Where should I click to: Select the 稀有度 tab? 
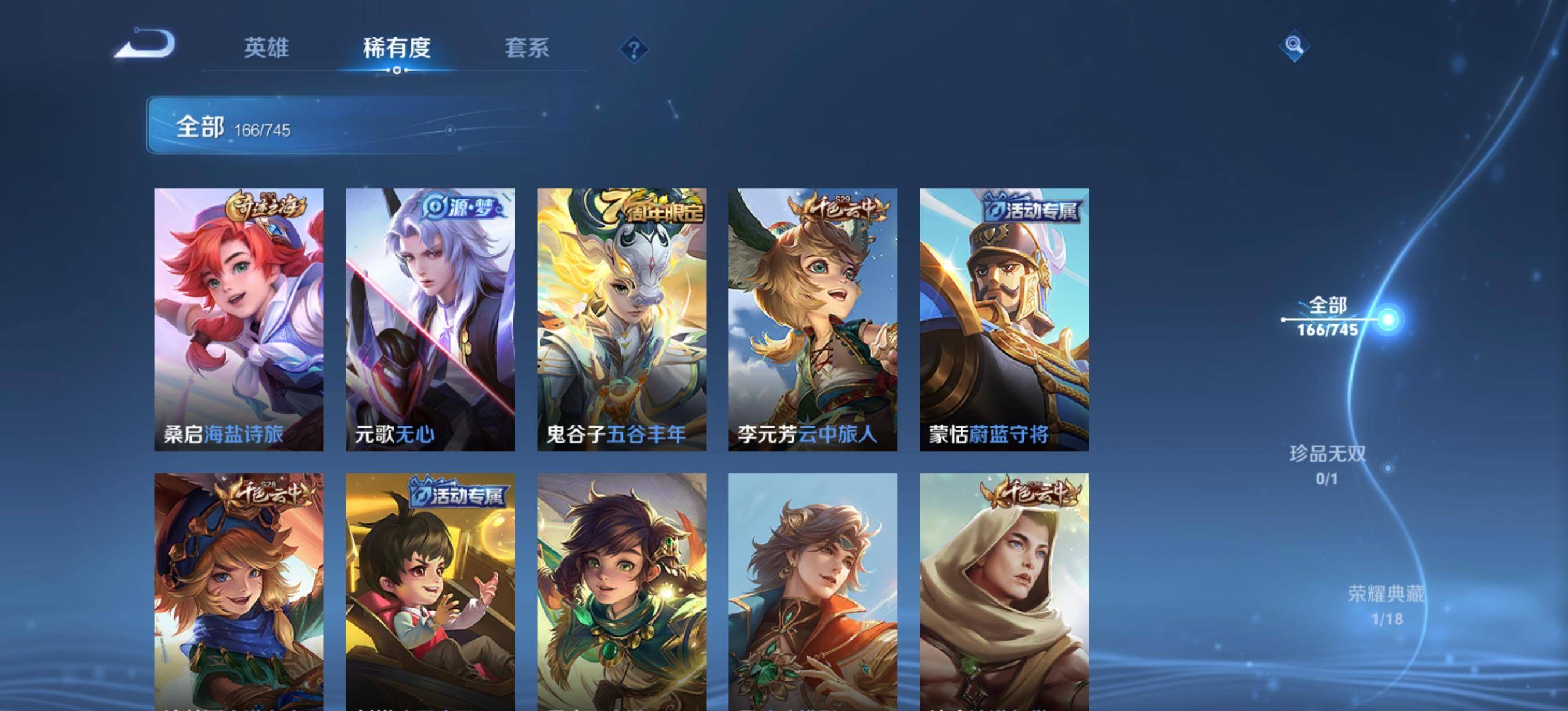tap(397, 48)
